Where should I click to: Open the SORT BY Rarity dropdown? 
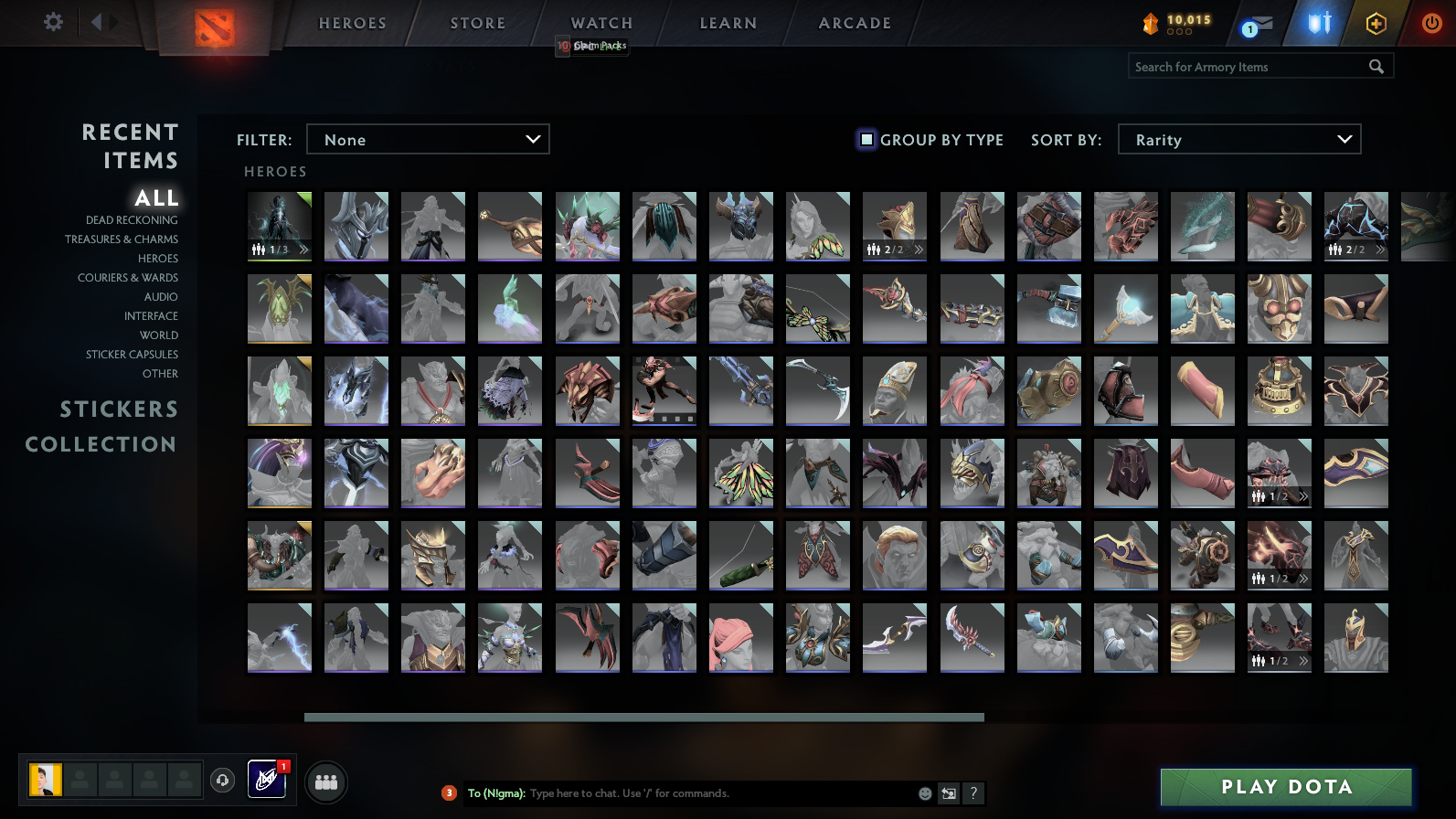pyautogui.click(x=1239, y=139)
